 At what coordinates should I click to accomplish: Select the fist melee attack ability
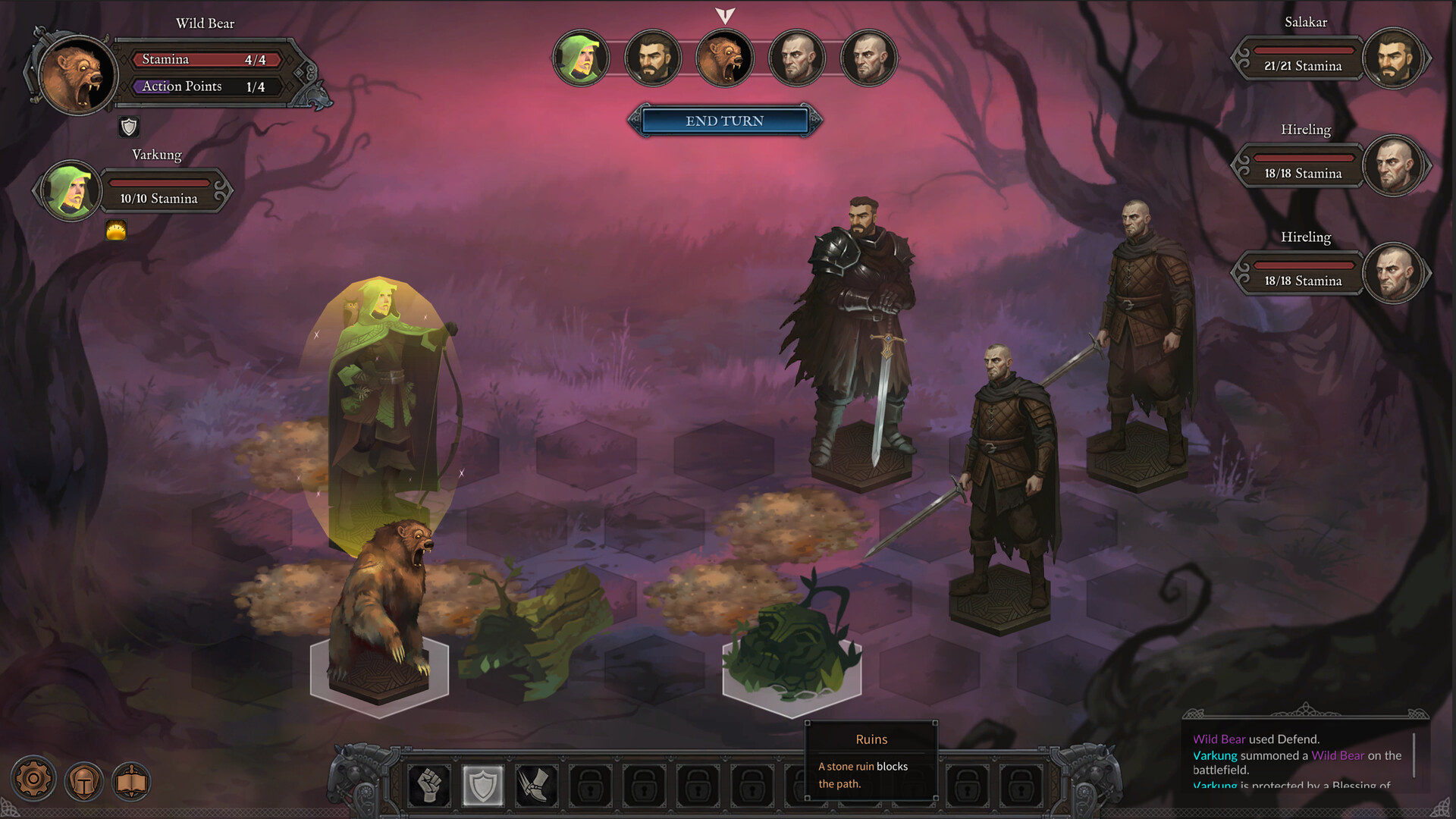[429, 786]
